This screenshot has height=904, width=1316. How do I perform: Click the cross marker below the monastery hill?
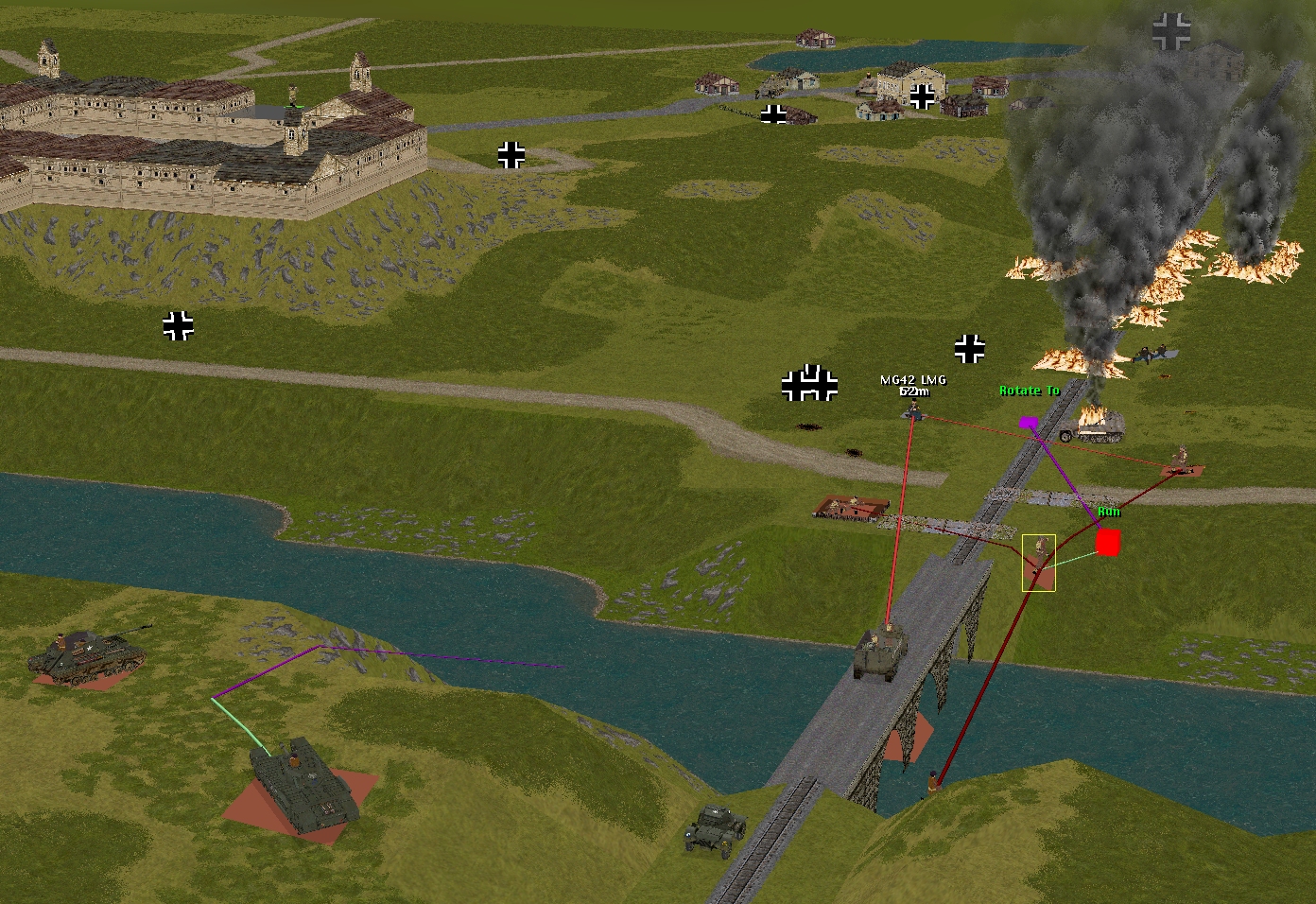coord(178,325)
